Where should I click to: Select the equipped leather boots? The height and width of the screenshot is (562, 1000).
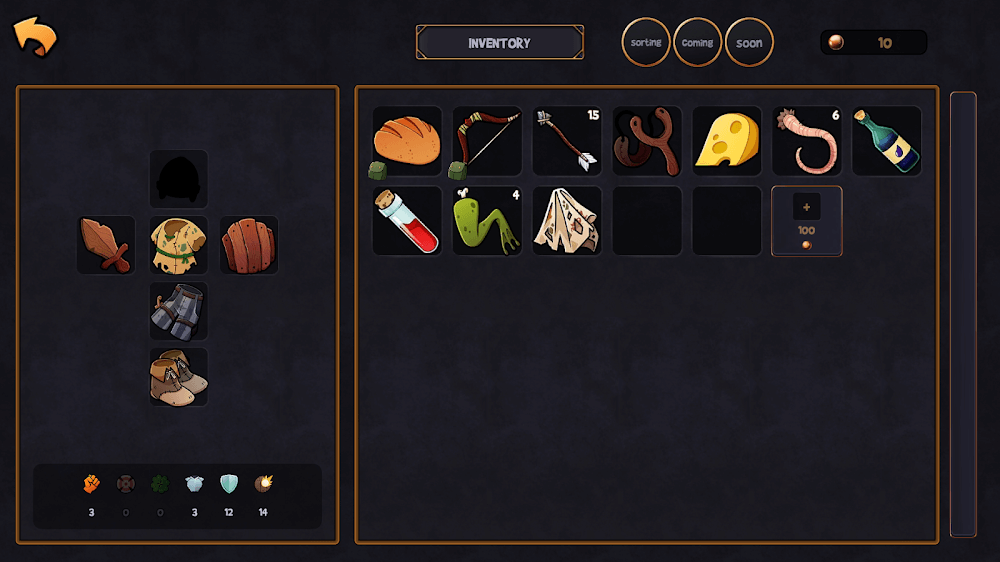[179, 377]
